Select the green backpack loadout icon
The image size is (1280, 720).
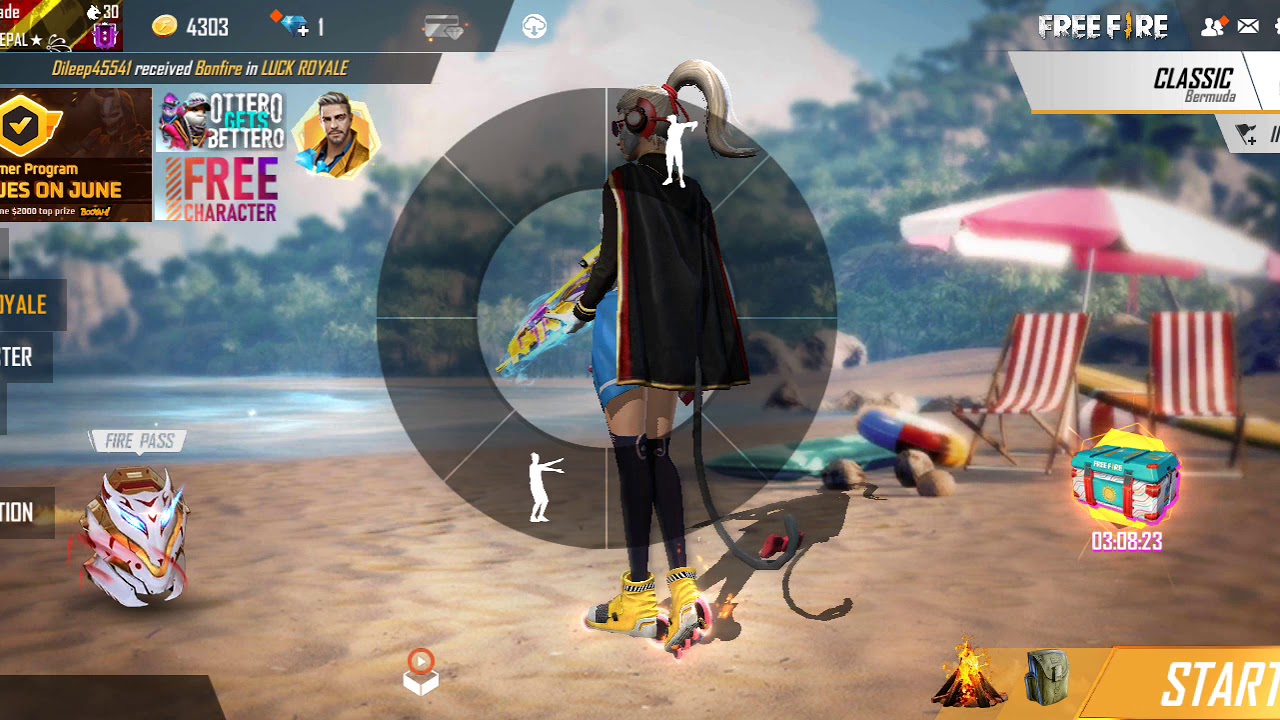point(1047,677)
